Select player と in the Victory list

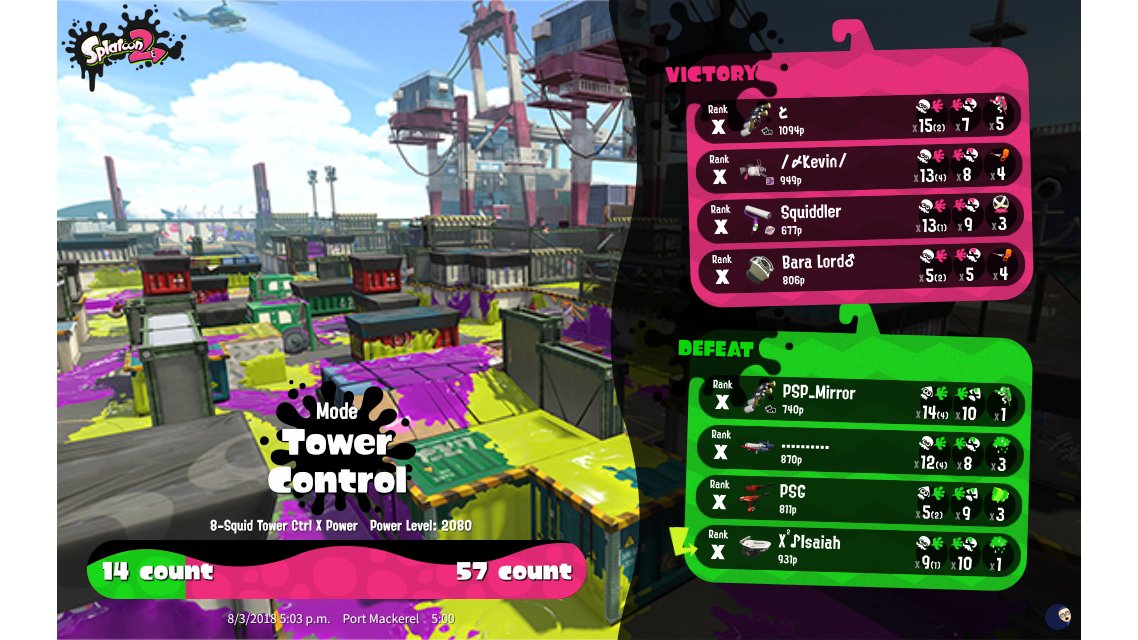click(860, 117)
